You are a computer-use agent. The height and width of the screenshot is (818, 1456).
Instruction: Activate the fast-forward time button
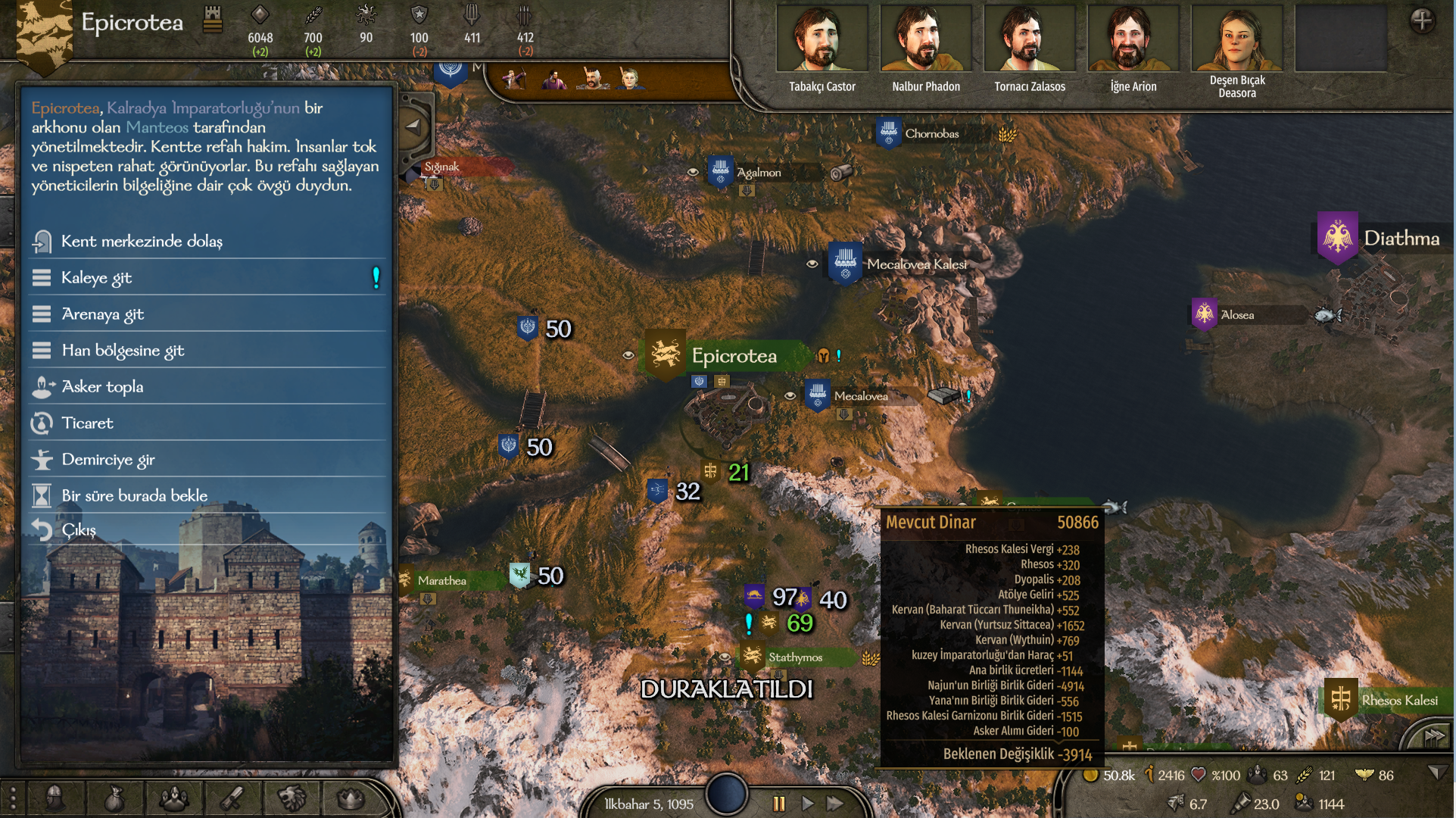point(835,804)
